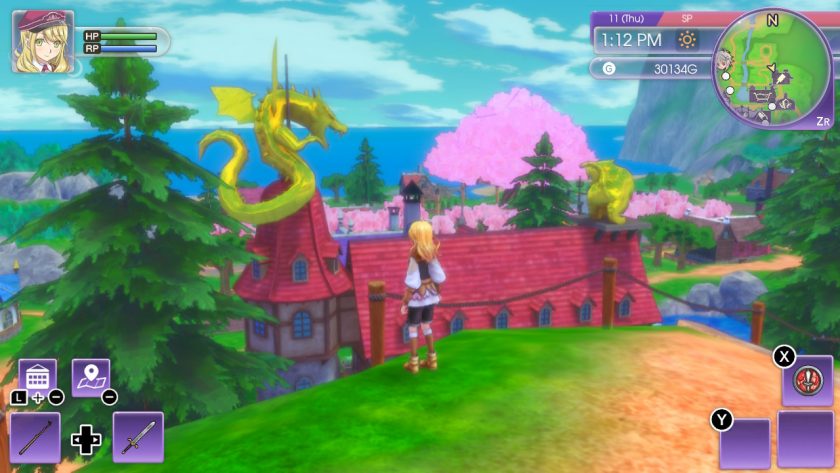
Task: Open the calendar icon button
Action: [38, 377]
